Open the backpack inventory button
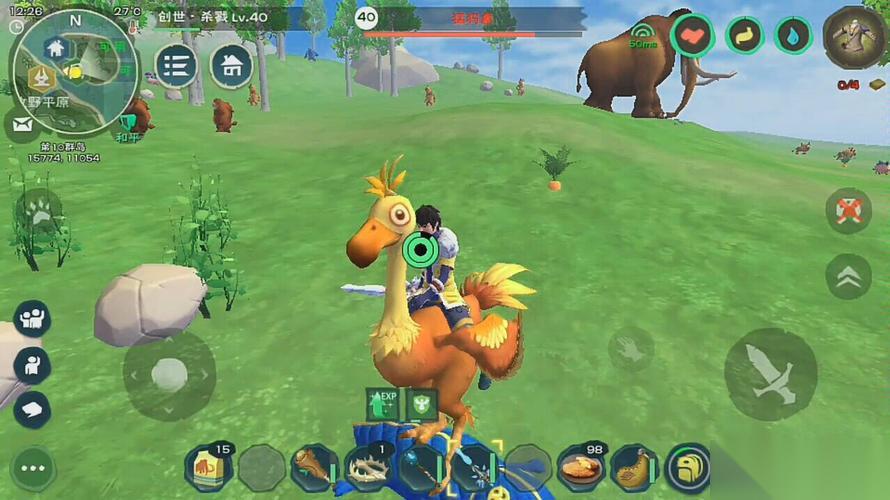The width and height of the screenshot is (890, 500). 687,467
